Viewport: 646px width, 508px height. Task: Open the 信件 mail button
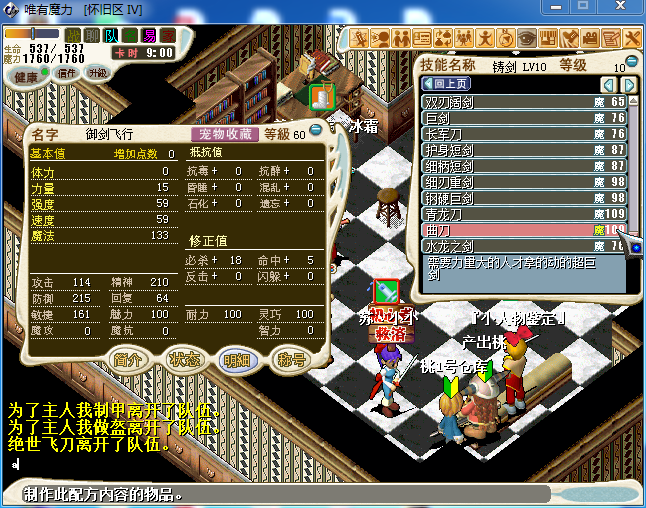67,73
